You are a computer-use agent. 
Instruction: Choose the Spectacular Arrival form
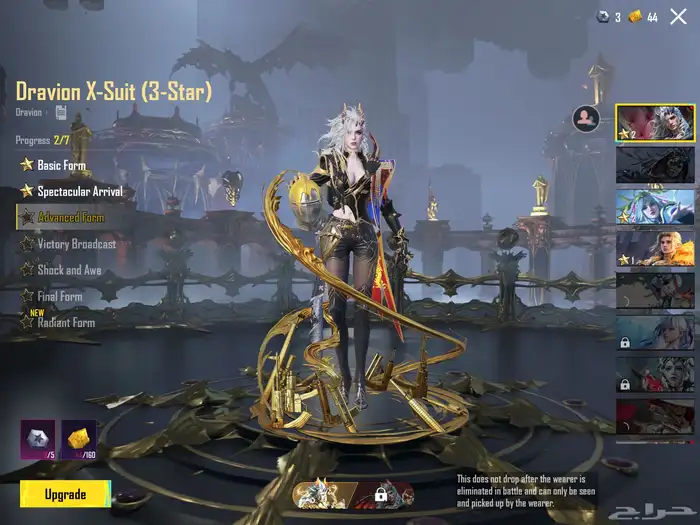pos(76,190)
